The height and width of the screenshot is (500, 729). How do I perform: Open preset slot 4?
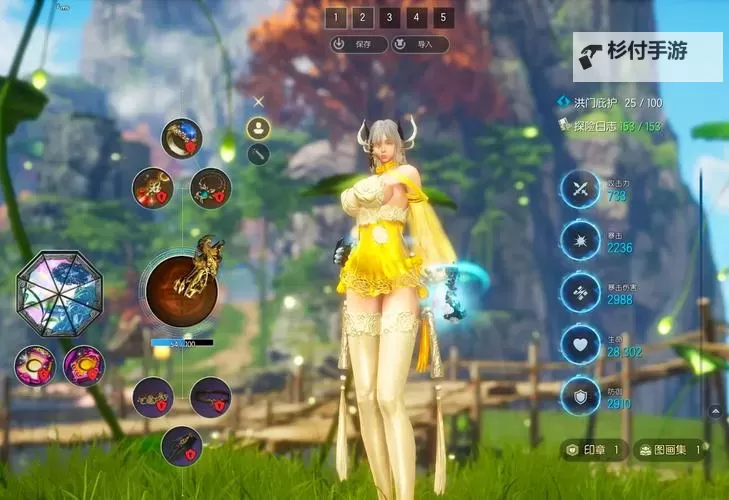pyautogui.click(x=417, y=17)
